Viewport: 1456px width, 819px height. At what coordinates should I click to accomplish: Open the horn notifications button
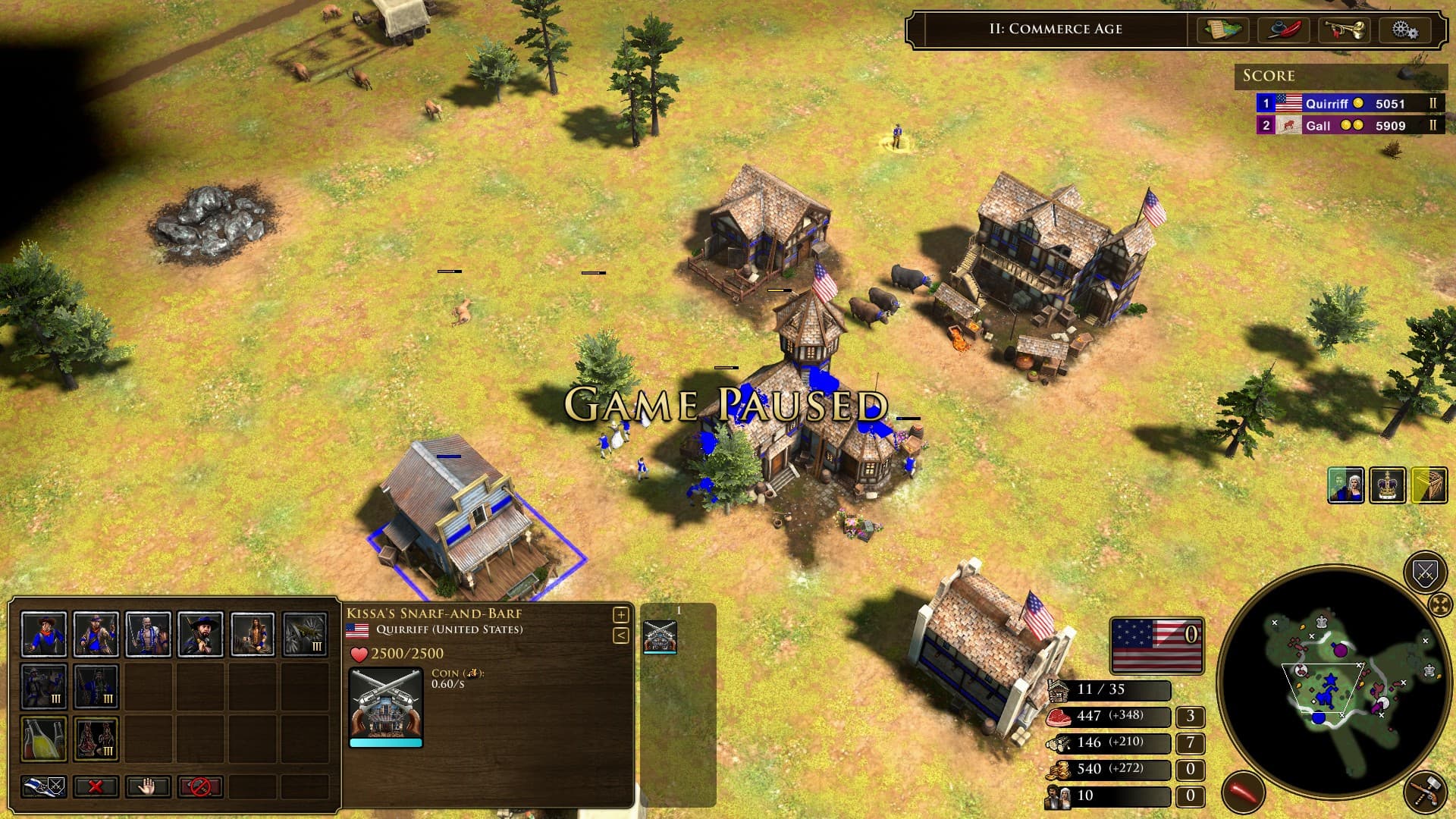[1344, 30]
